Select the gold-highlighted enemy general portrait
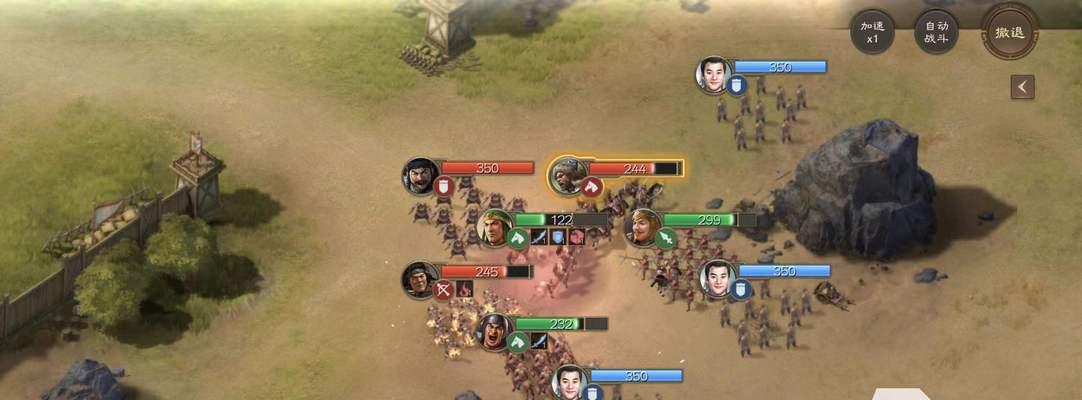The image size is (1082, 400). 567,174
